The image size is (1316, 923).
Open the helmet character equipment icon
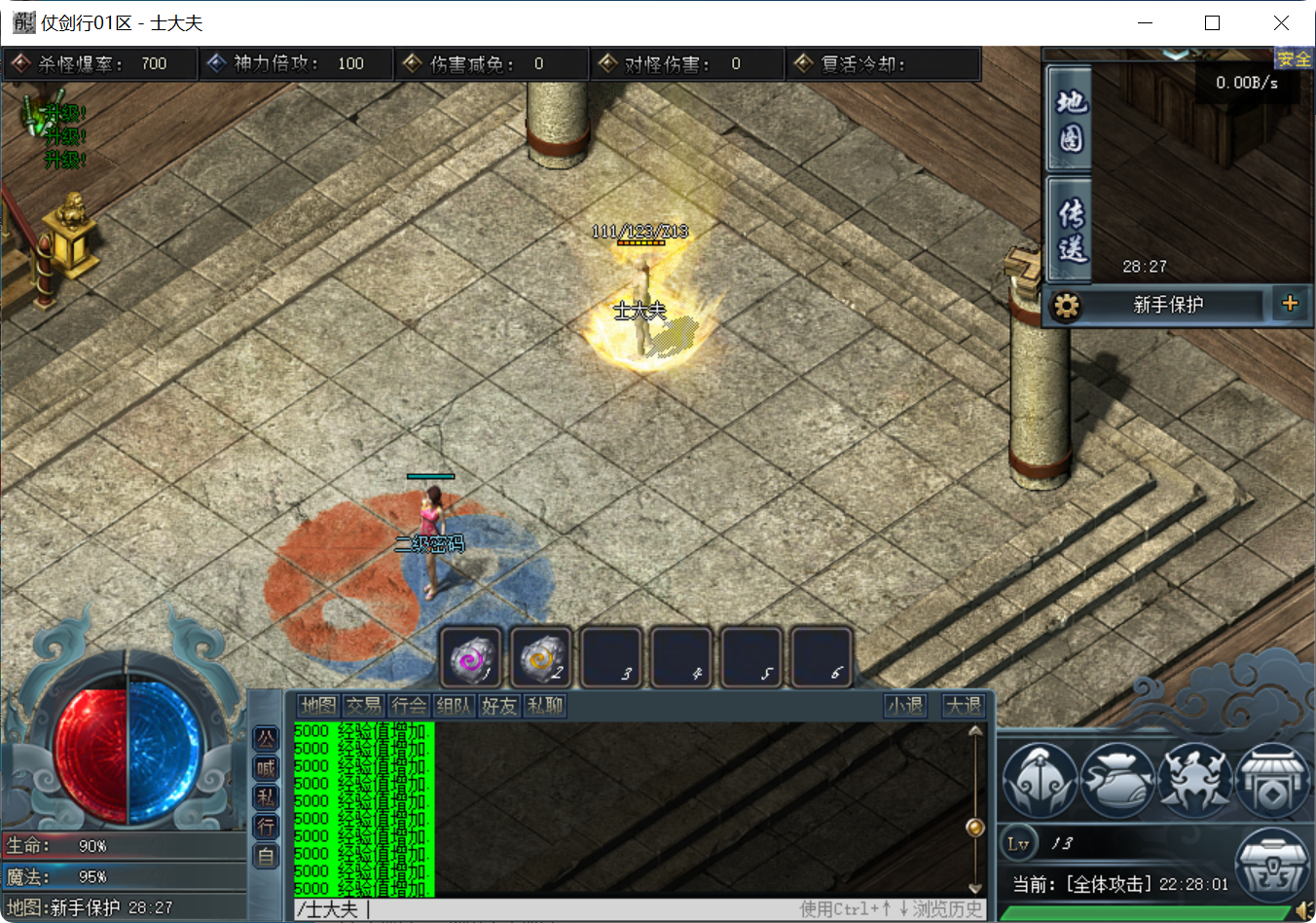[1040, 781]
